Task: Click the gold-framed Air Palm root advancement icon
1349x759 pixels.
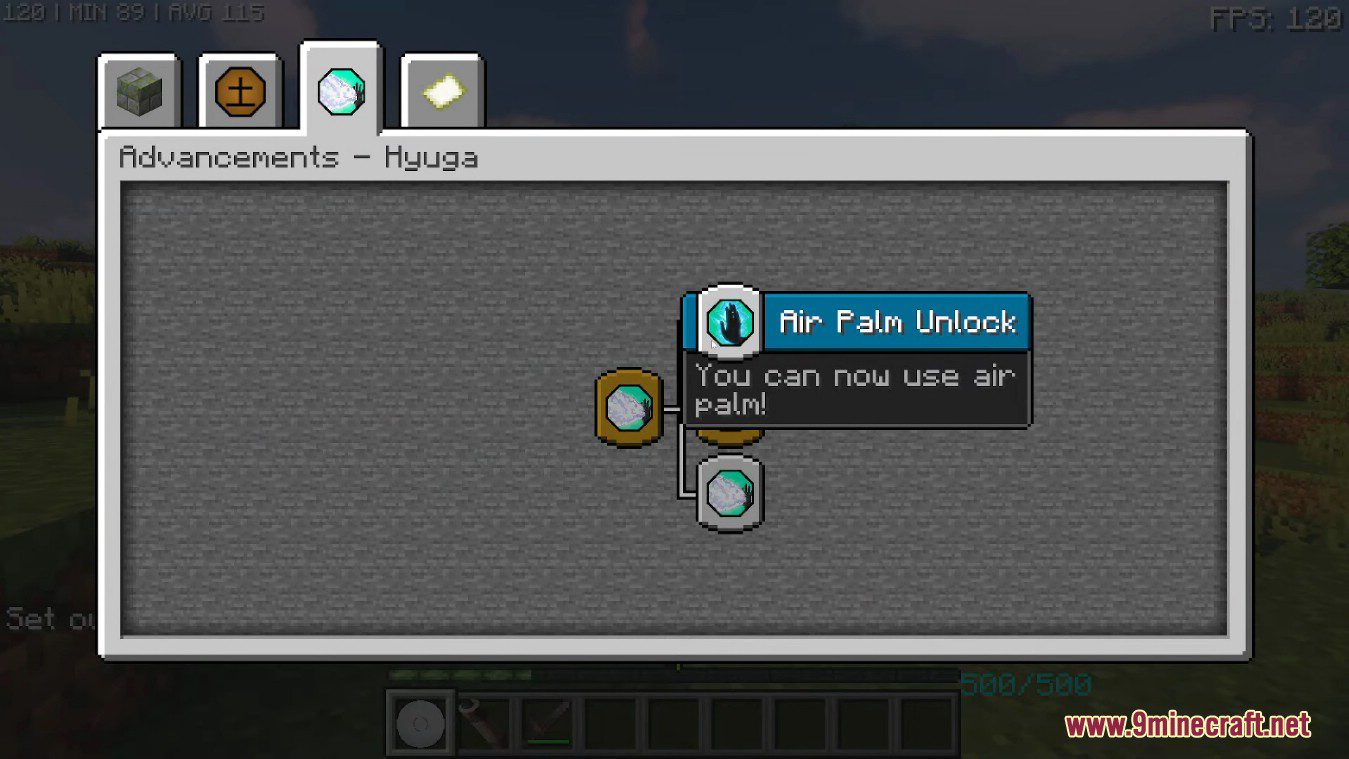Action: coord(628,408)
